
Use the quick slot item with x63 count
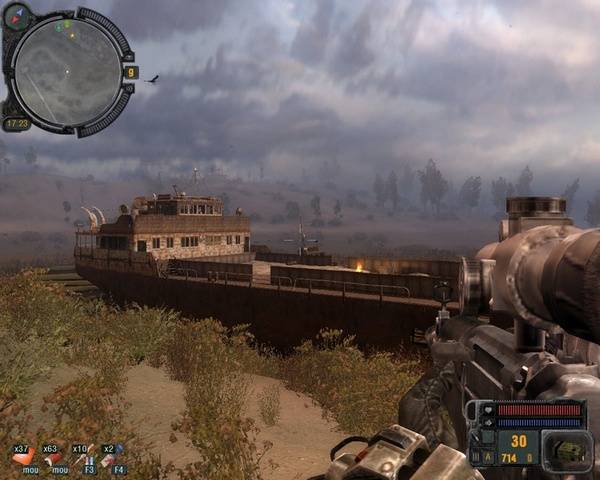pyautogui.click(x=50, y=457)
